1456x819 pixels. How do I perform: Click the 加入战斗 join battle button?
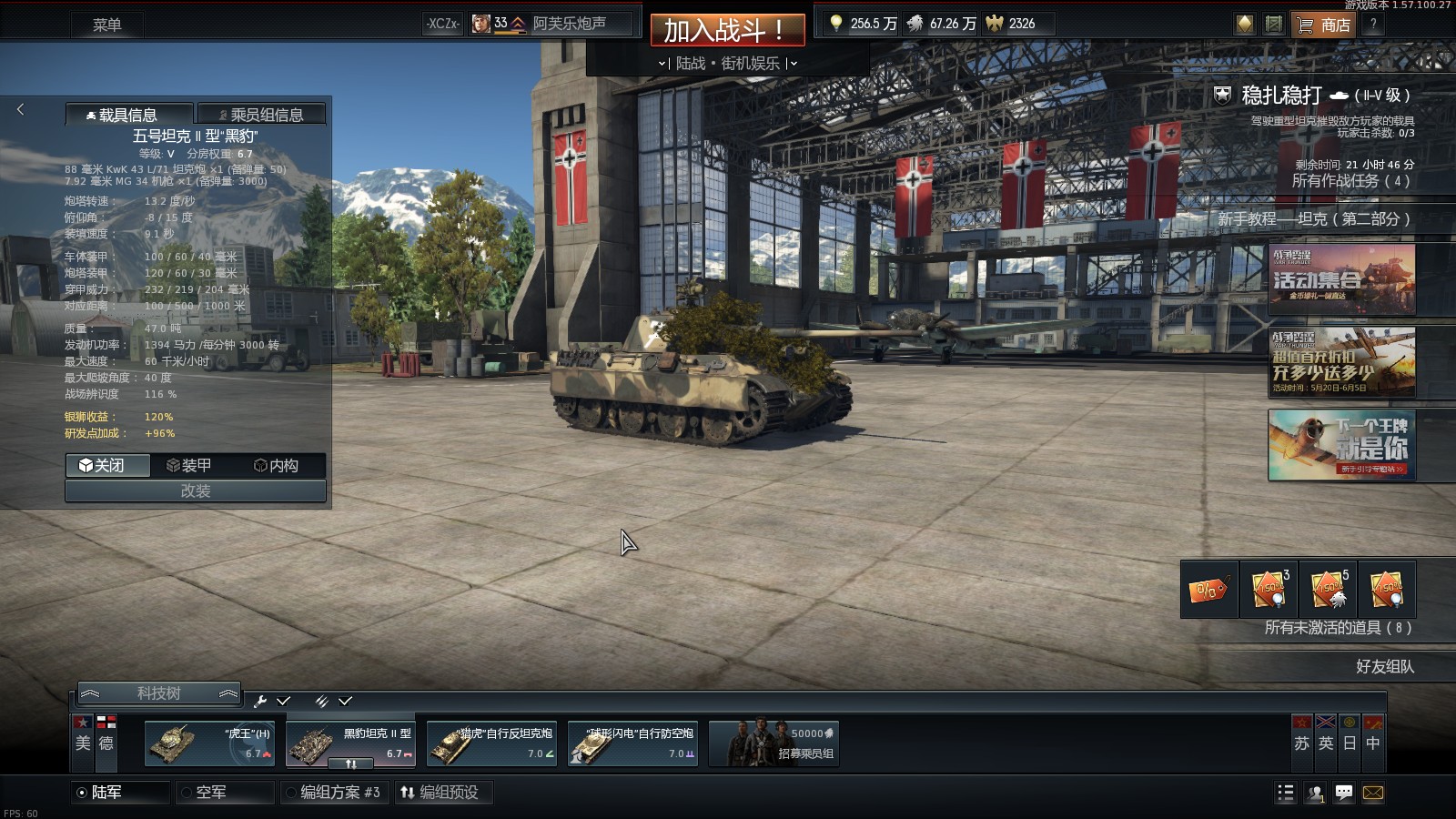click(727, 30)
